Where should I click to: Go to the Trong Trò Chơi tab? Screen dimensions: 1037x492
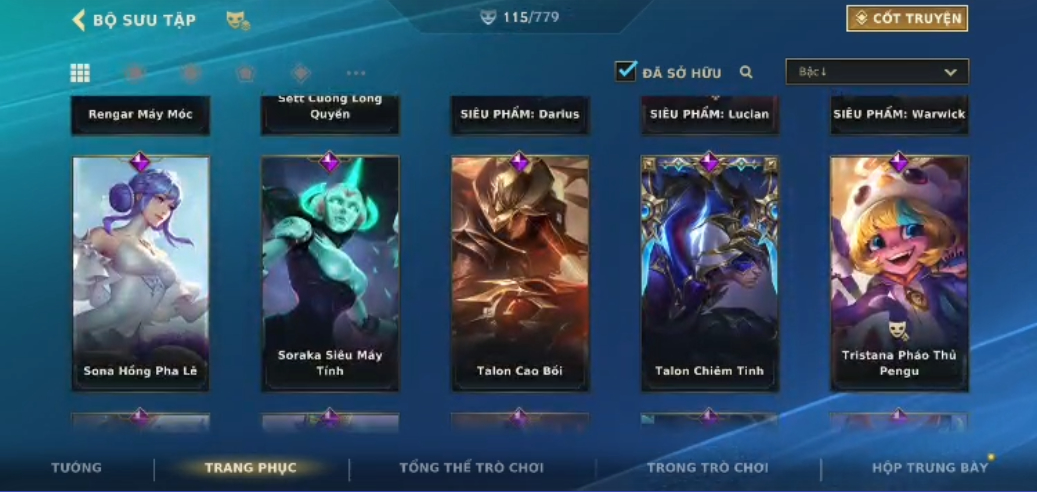[707, 468]
